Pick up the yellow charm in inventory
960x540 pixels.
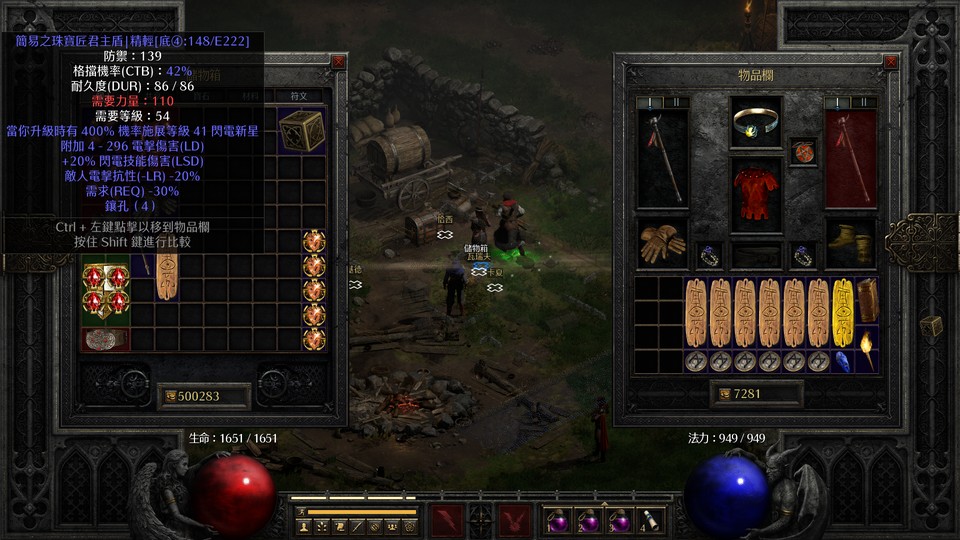[x=844, y=312]
